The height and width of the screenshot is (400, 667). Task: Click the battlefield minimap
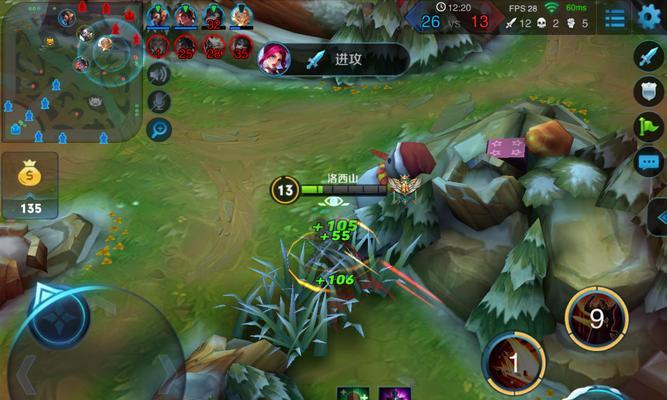pyautogui.click(x=68, y=70)
